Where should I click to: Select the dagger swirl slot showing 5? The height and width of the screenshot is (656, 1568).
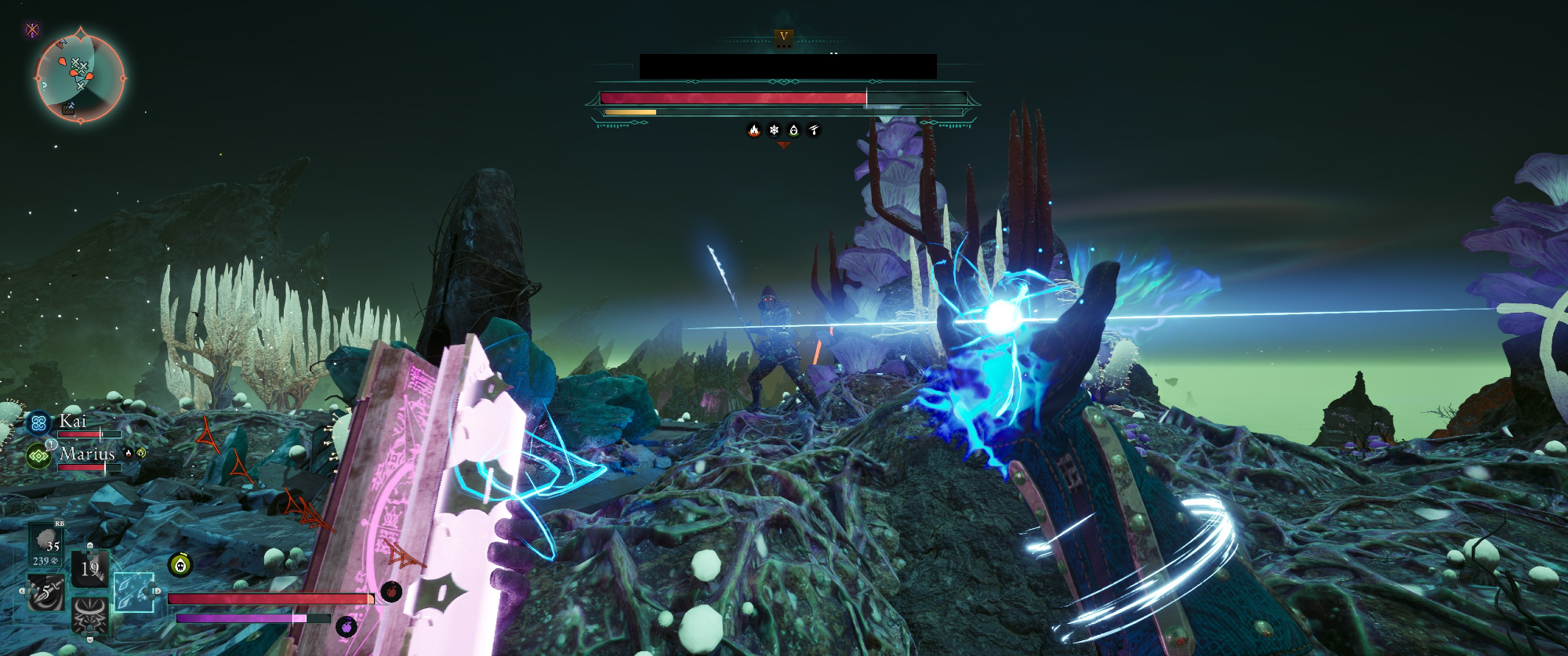click(x=45, y=593)
